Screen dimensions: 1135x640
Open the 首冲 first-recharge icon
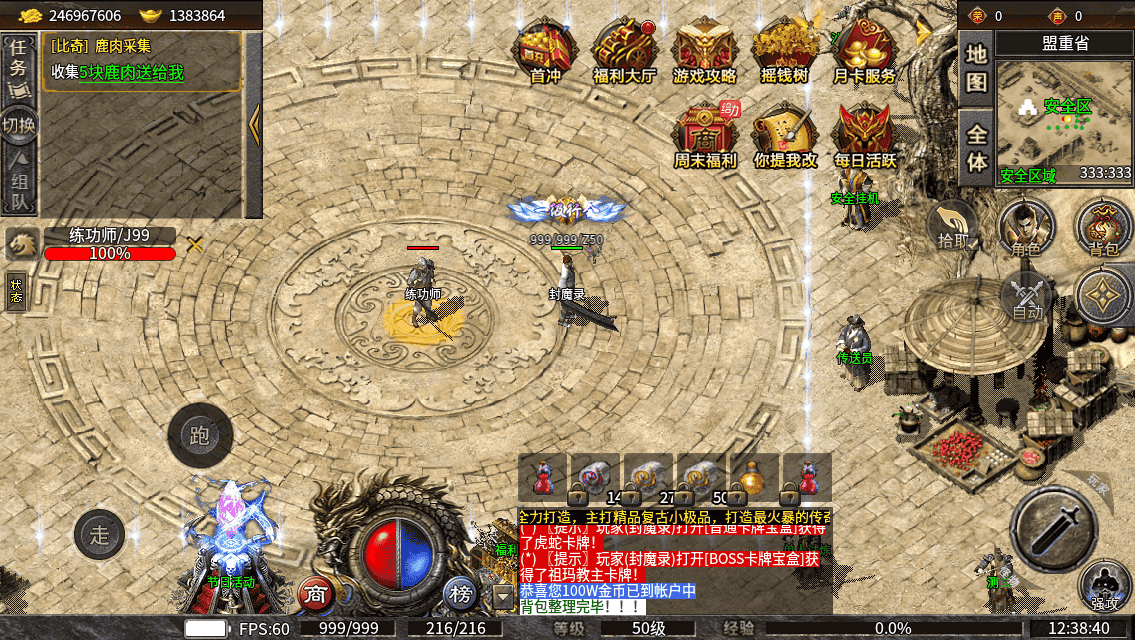click(x=545, y=50)
